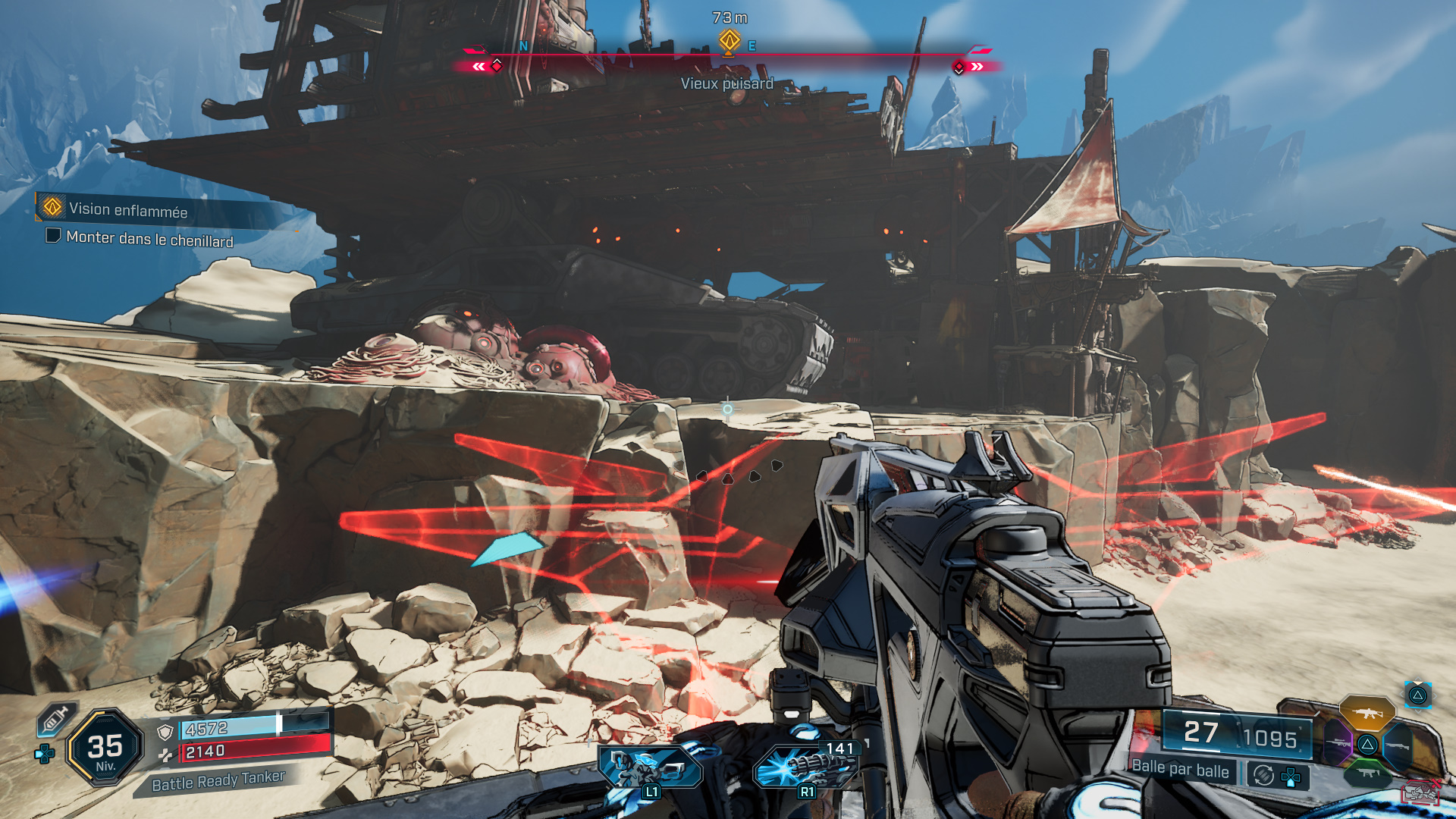This screenshot has width=1456, height=819.
Task: Toggle the Balle par balle fire mode
Action: (1180, 769)
